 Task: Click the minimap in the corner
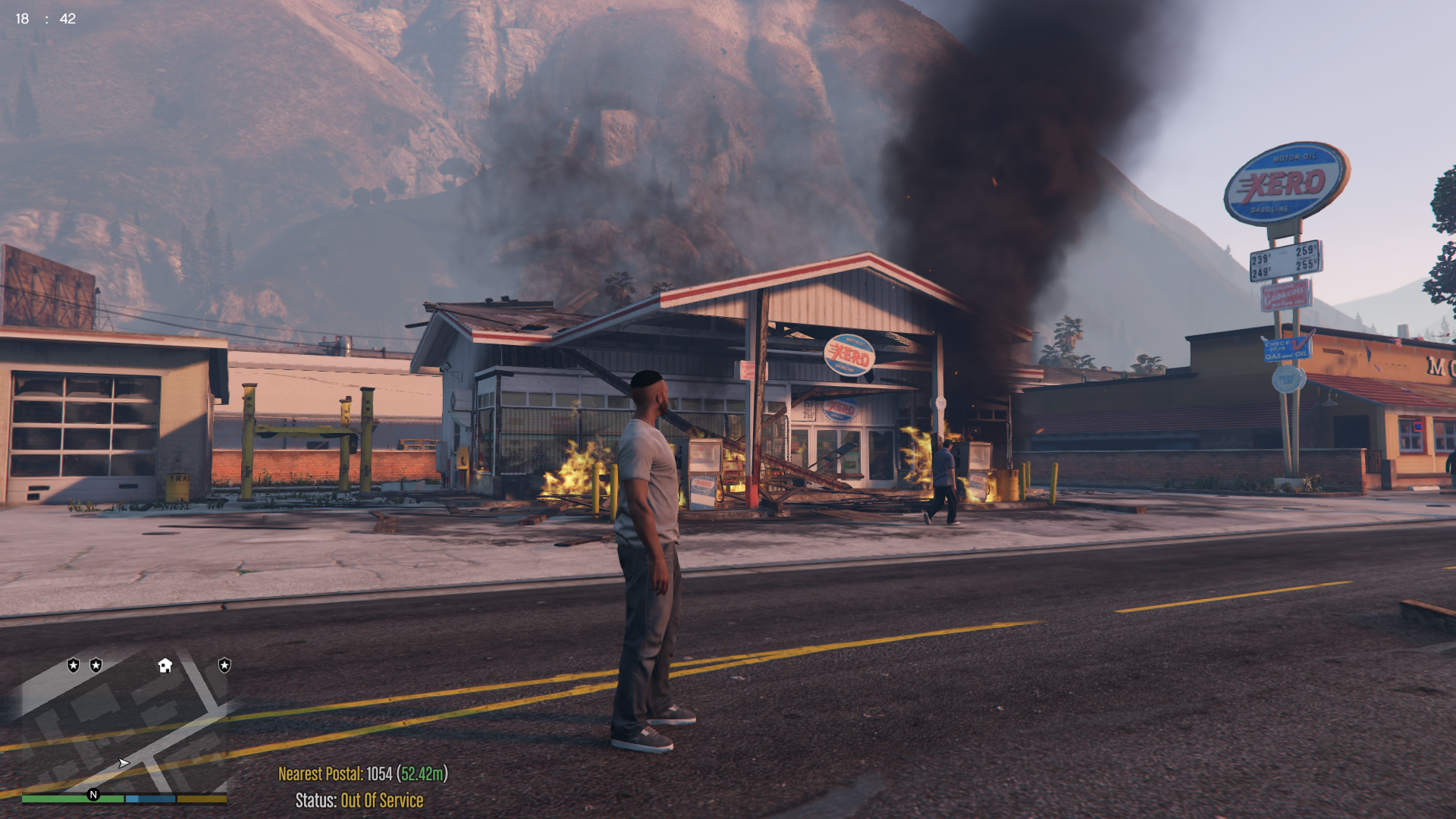(124, 724)
